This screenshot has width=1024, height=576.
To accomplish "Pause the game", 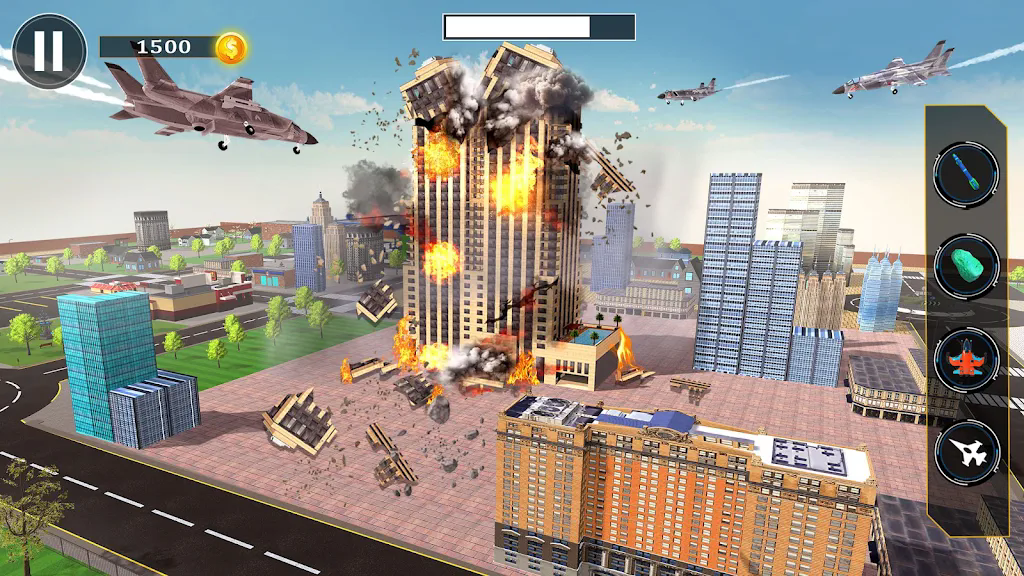I will (x=48, y=51).
